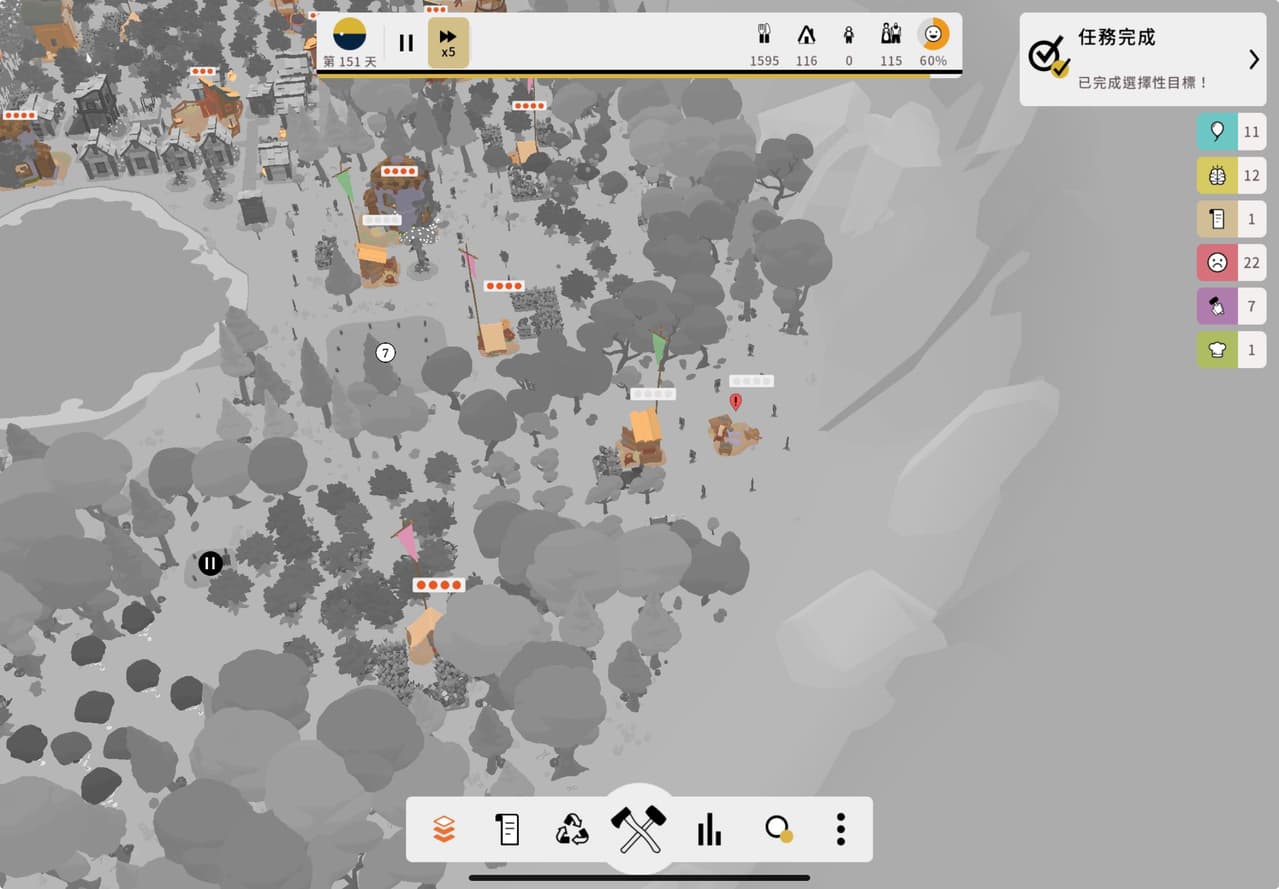Screen dimensions: 1279x889
Task: Open the crossed hammers build menu
Action: (x=639, y=829)
